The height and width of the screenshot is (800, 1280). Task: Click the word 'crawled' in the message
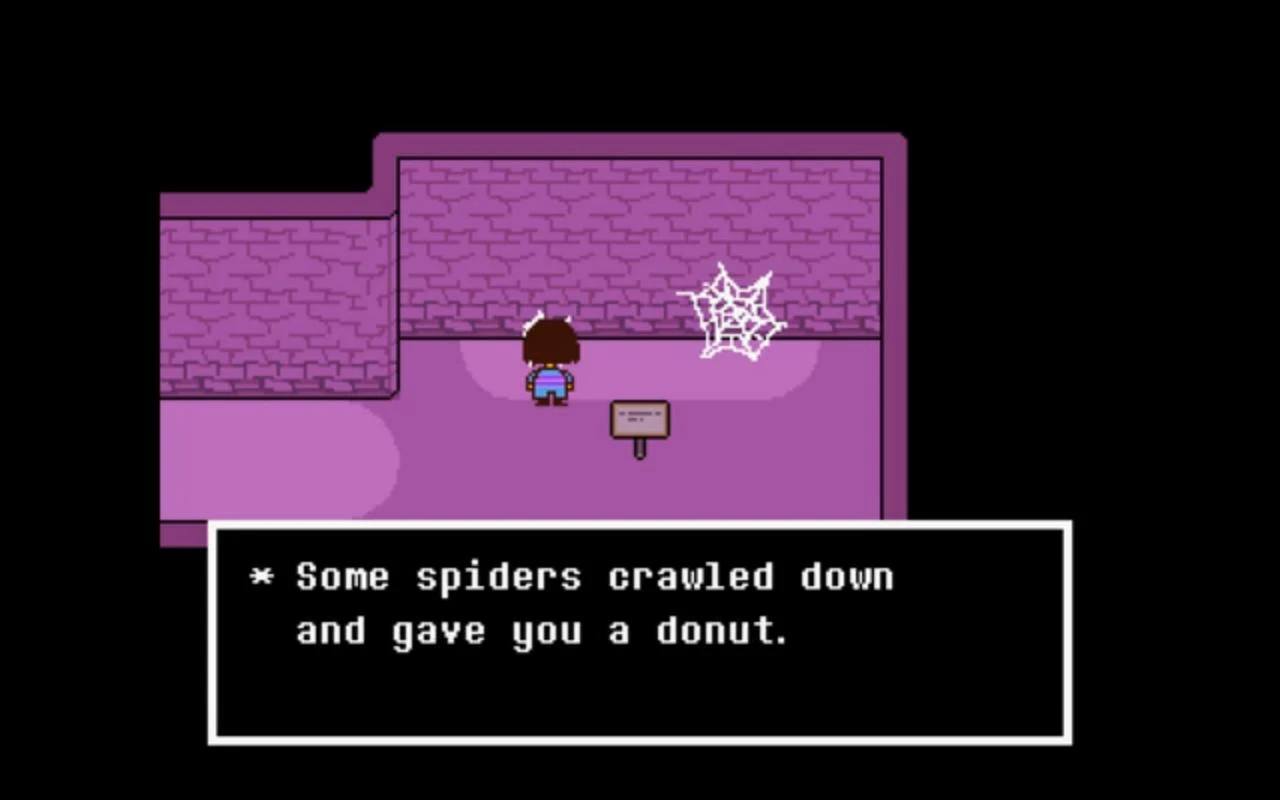click(686, 576)
